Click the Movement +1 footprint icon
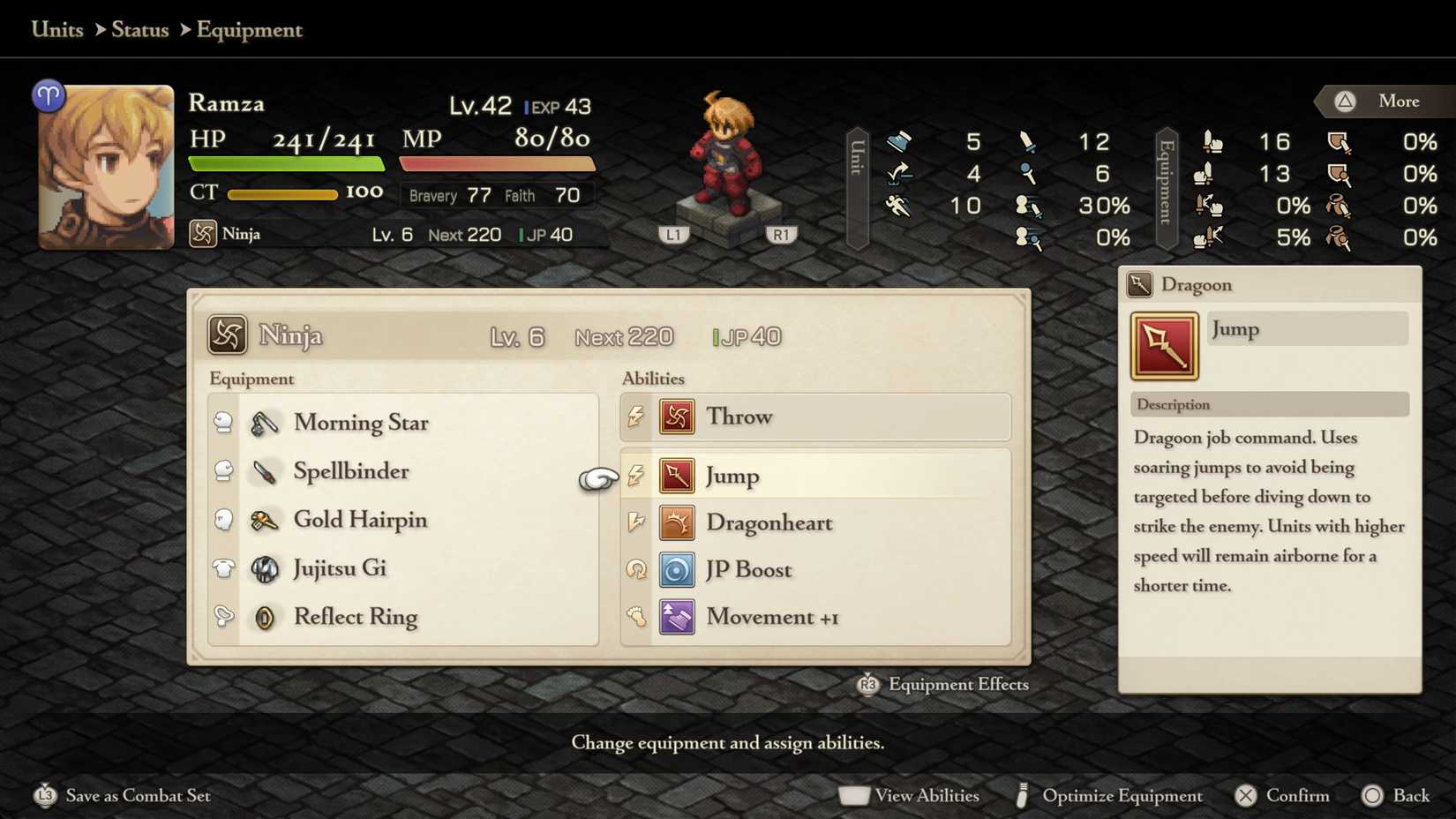The width and height of the screenshot is (1456, 819). point(676,617)
